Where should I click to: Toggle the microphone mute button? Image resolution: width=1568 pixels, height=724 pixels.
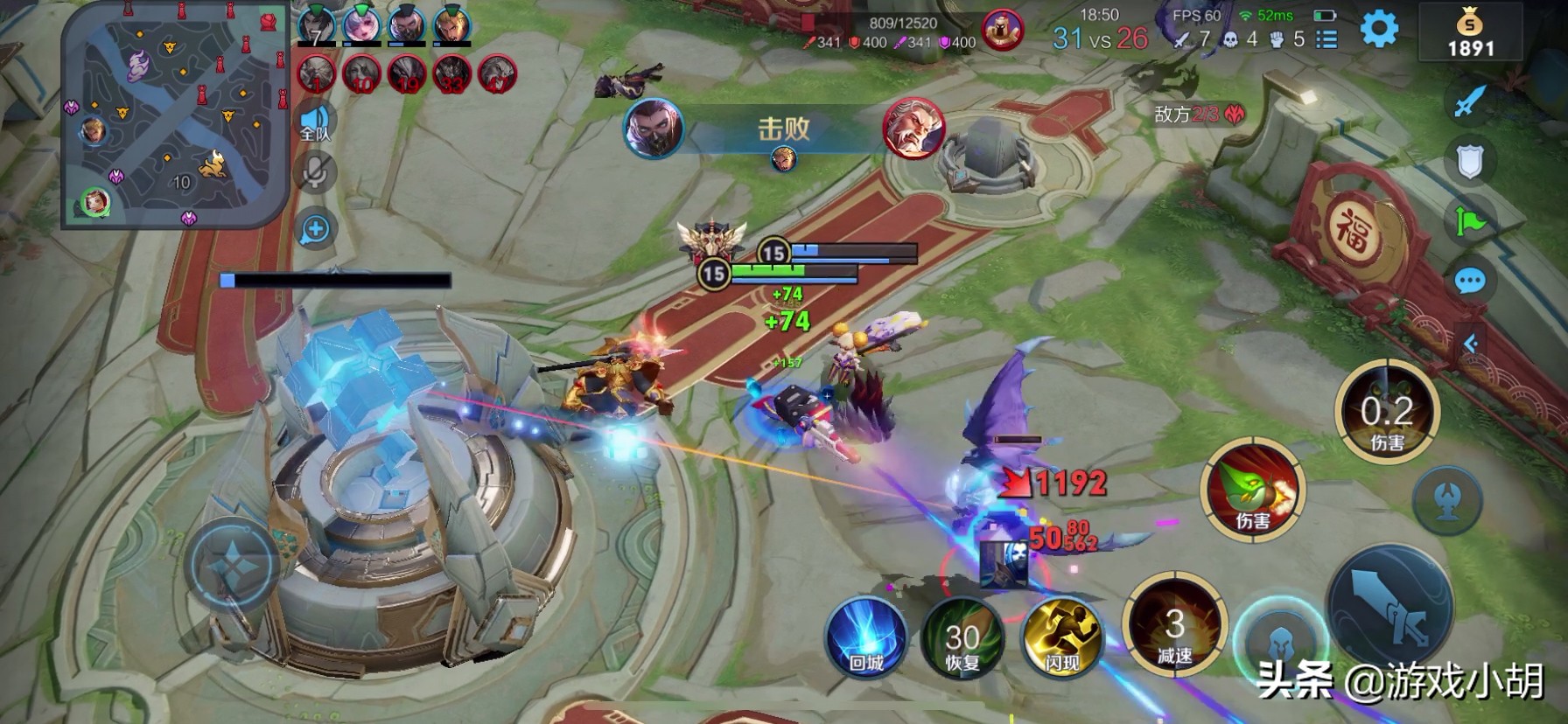pyautogui.click(x=315, y=172)
